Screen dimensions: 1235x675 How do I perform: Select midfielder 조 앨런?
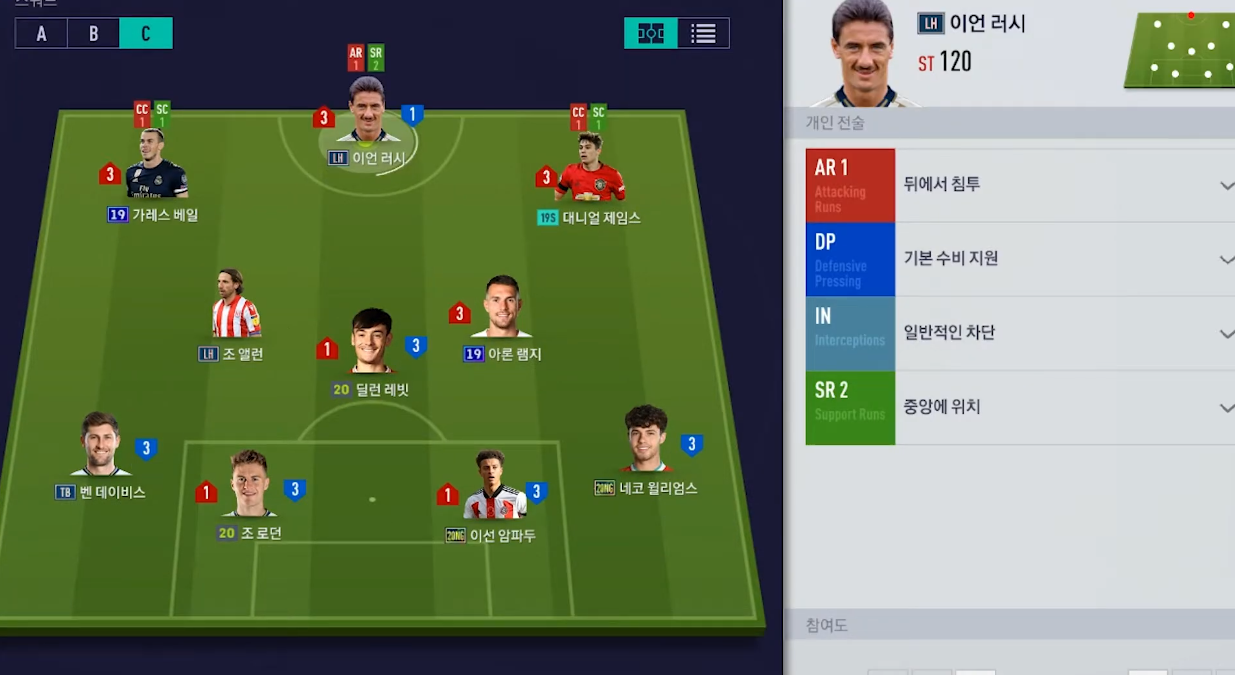pyautogui.click(x=235, y=307)
